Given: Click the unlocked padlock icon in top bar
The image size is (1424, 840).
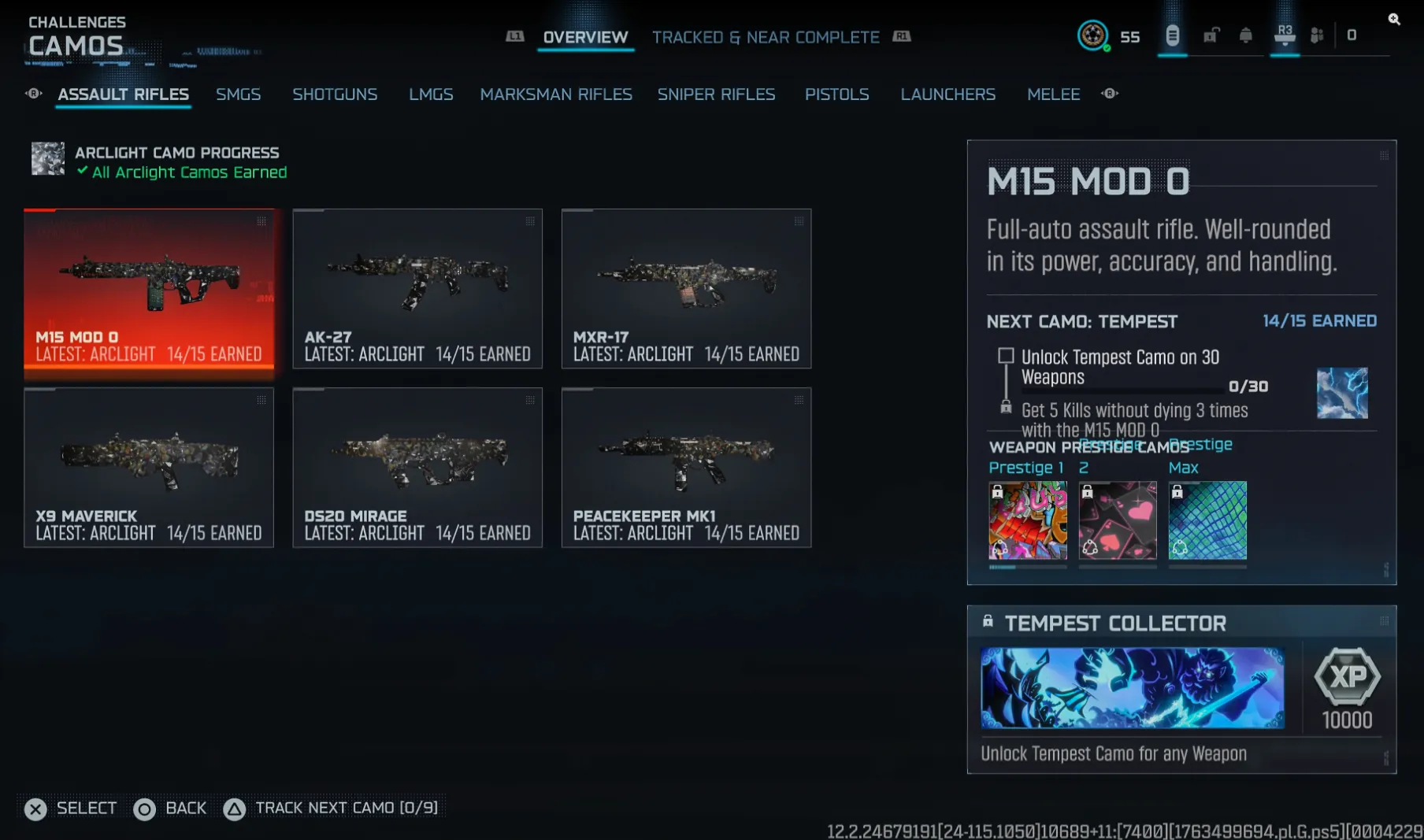Looking at the screenshot, I should 1211,36.
